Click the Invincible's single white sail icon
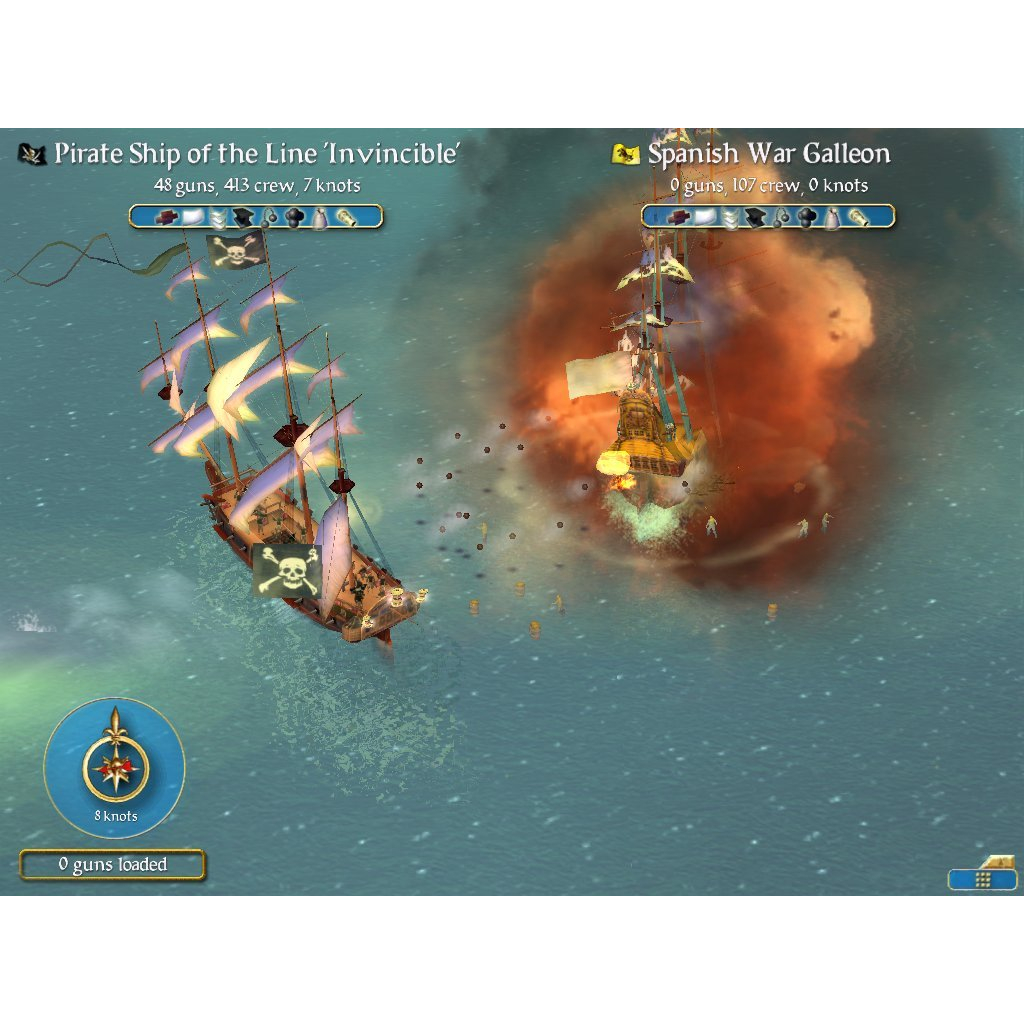This screenshot has height=1024, width=1024. [192, 217]
